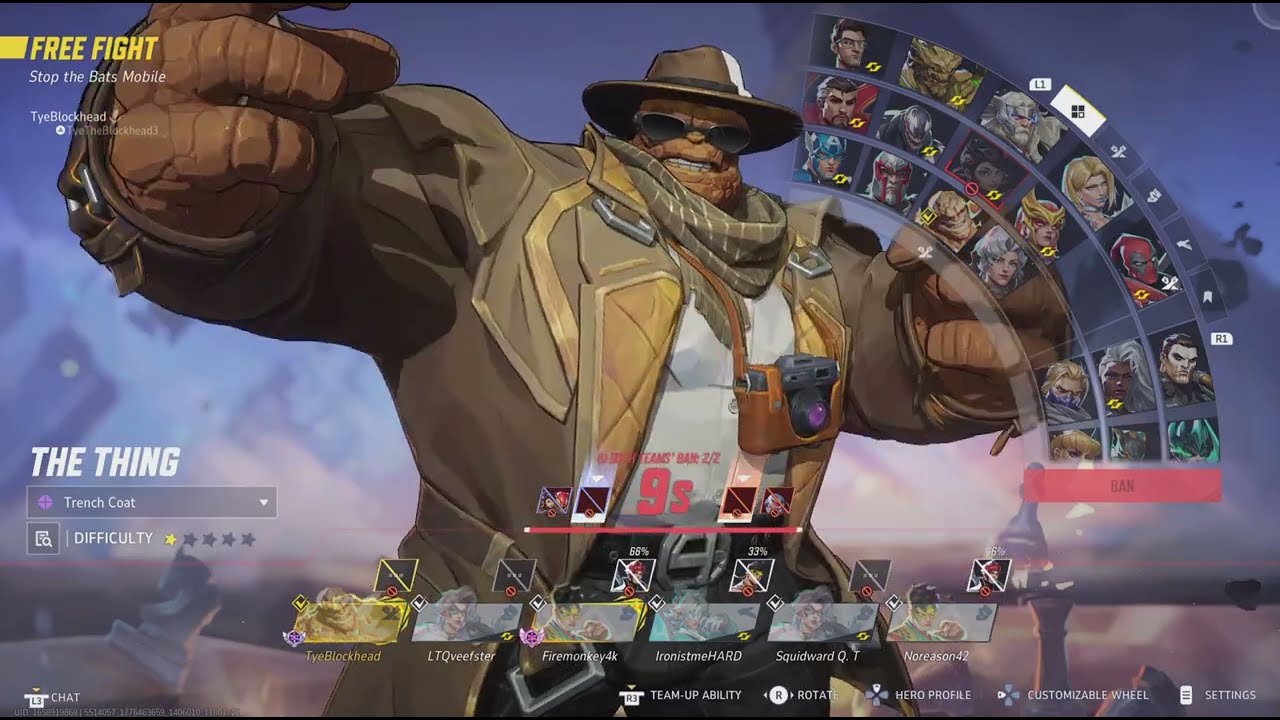Show all heroes with the grid tab
The width and height of the screenshot is (1280, 720).
(1078, 112)
